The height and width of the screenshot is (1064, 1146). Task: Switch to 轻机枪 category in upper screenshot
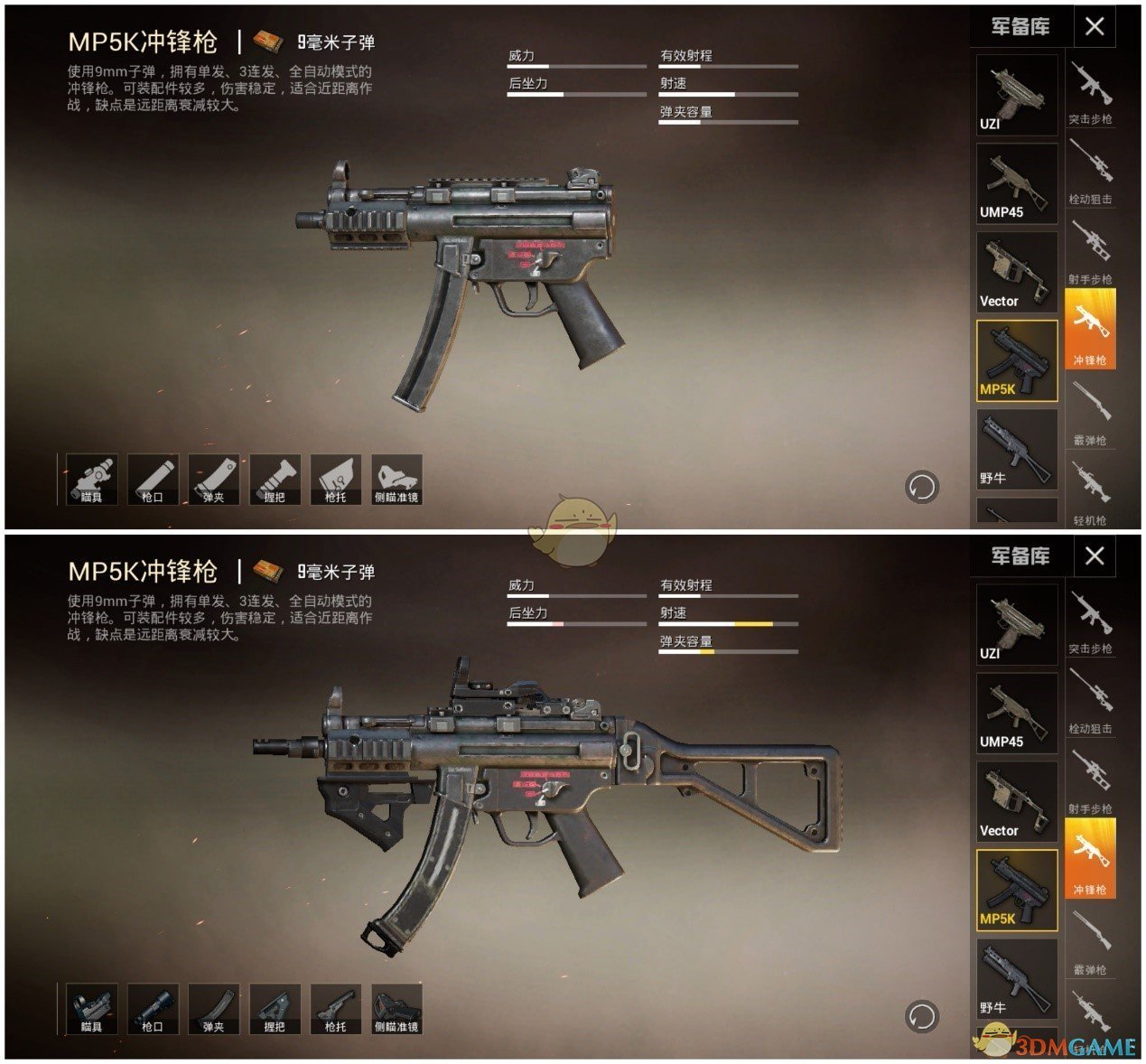(1090, 492)
